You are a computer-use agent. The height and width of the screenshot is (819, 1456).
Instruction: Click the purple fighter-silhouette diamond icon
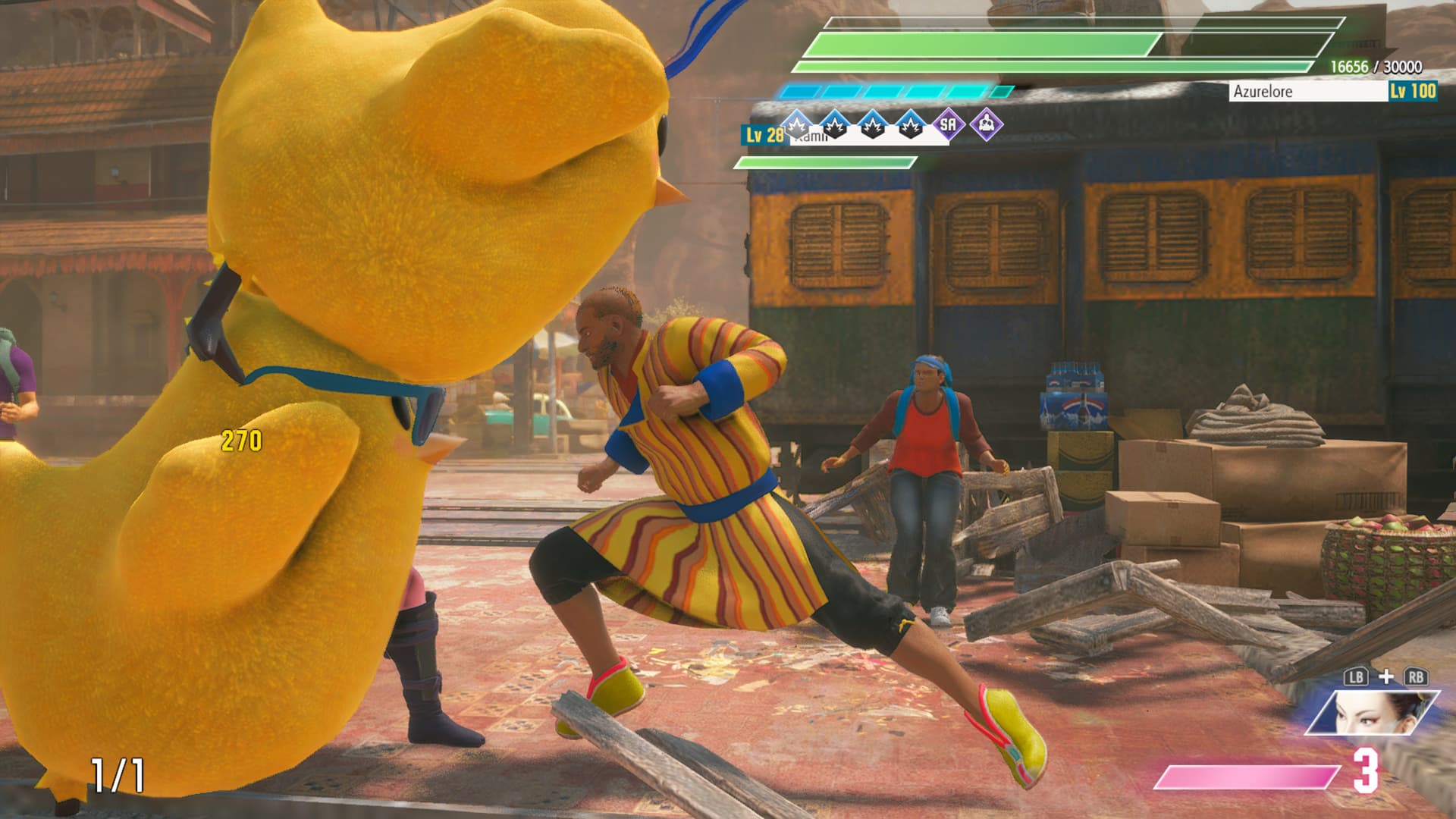[986, 124]
